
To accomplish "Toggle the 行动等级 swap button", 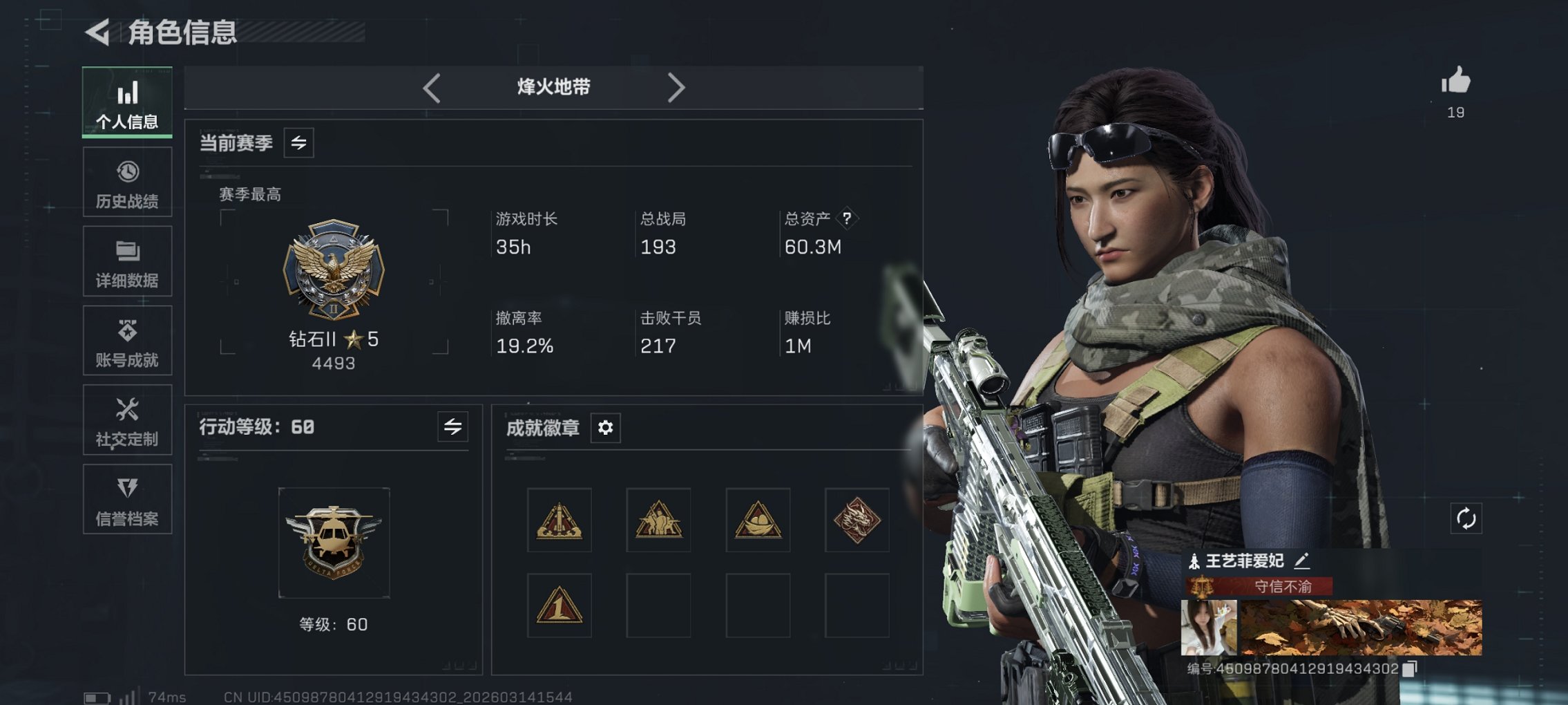I will 452,427.
